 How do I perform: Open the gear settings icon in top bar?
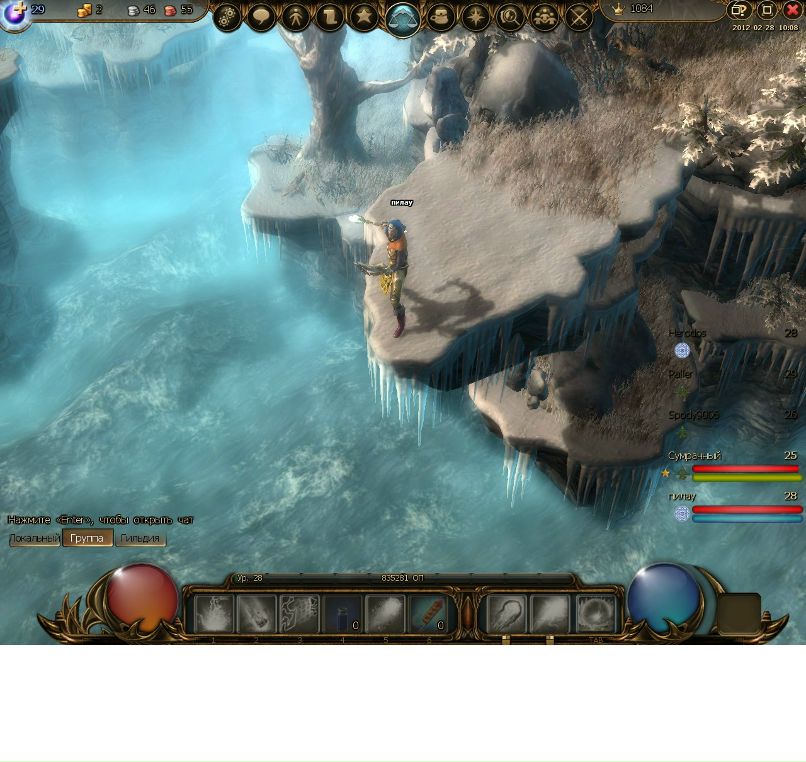228,17
